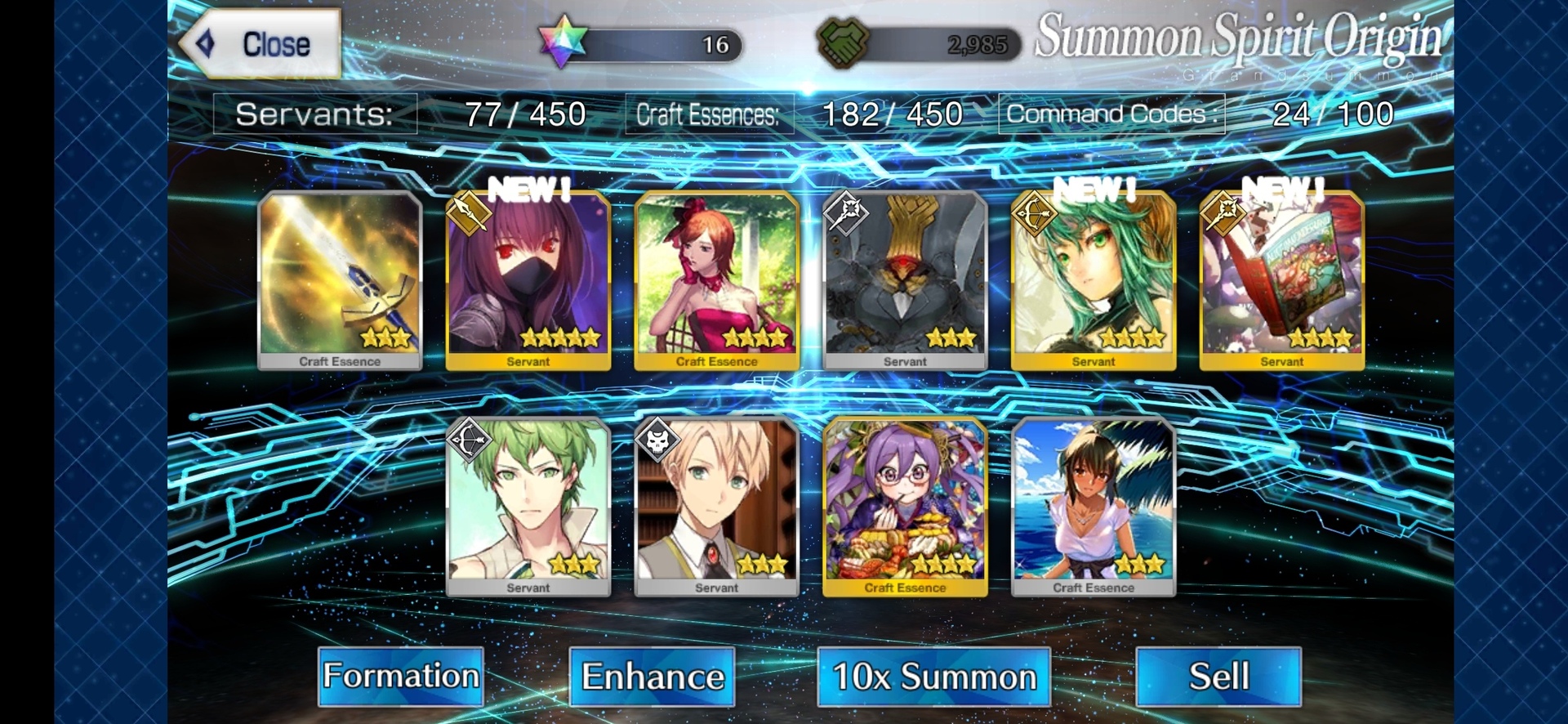The width and height of the screenshot is (1568, 724).
Task: Choose the green-haired male Archer Servant card
Action: click(528, 506)
